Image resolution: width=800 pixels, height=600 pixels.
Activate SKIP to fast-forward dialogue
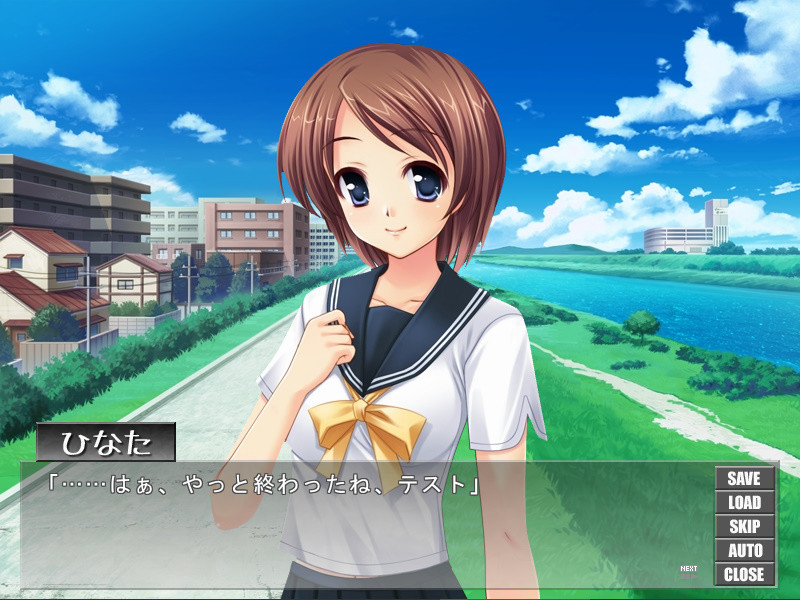[x=744, y=527]
